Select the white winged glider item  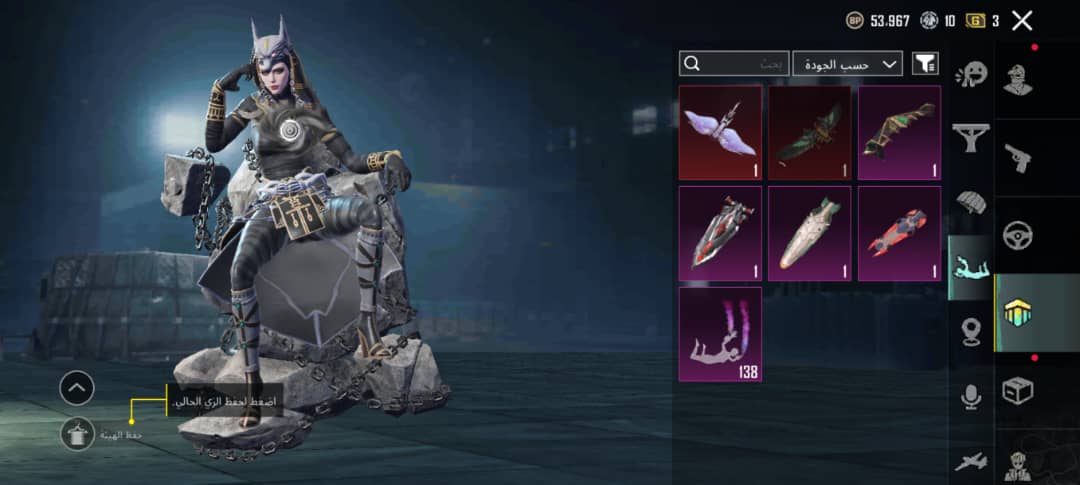coord(720,133)
